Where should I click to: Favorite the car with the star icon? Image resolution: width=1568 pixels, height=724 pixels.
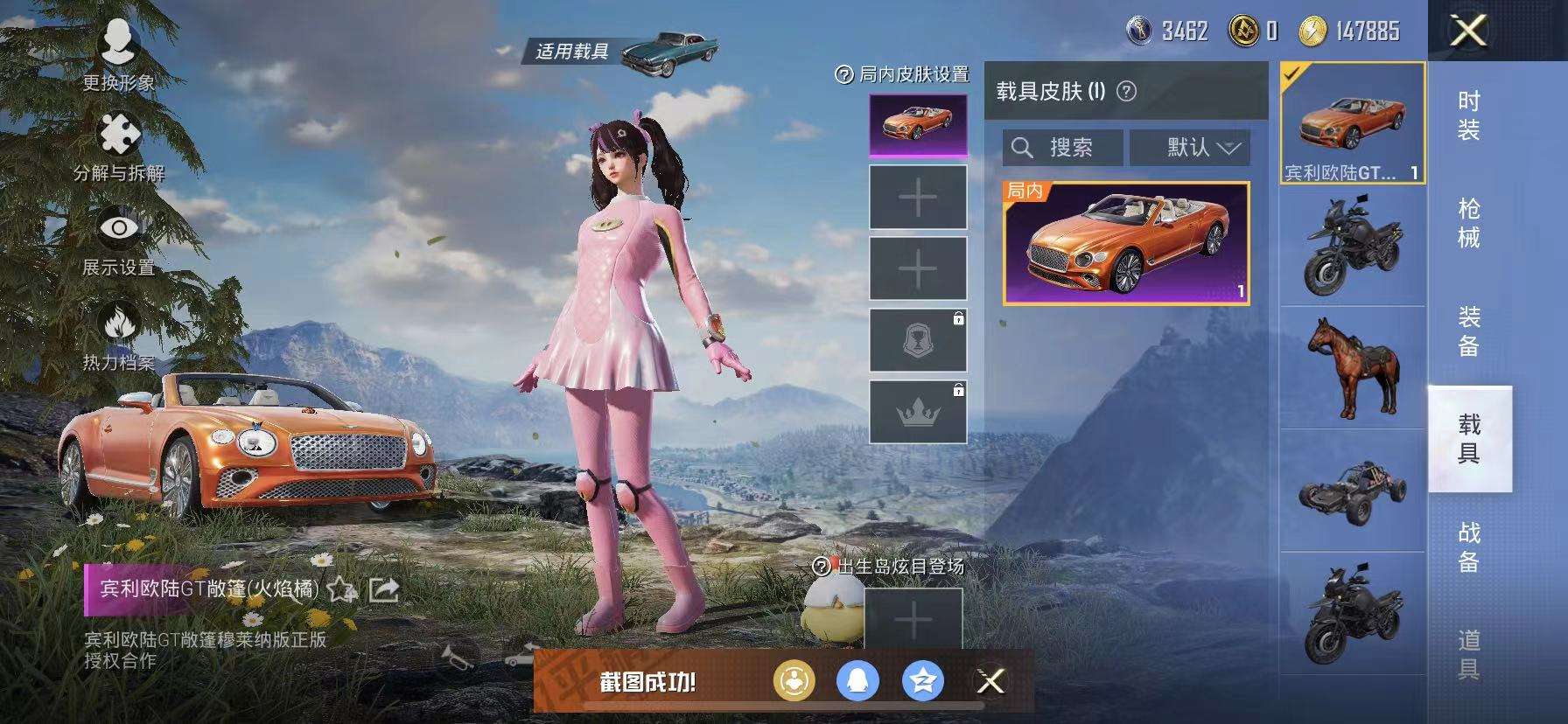pos(340,590)
